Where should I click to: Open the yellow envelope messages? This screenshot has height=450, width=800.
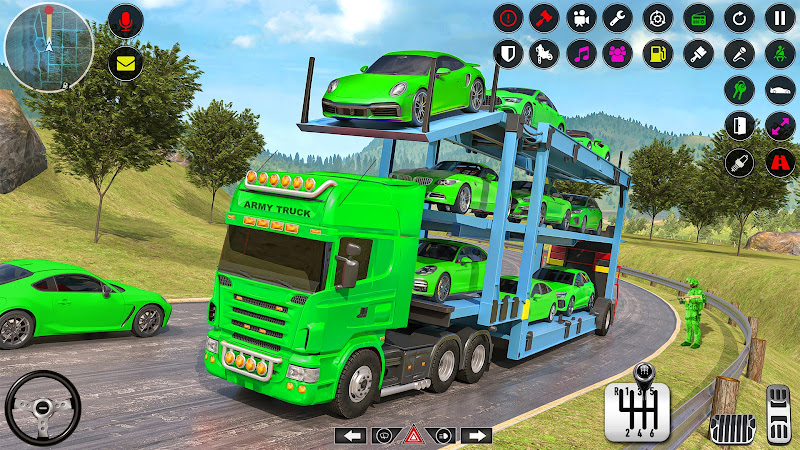[x=126, y=62]
